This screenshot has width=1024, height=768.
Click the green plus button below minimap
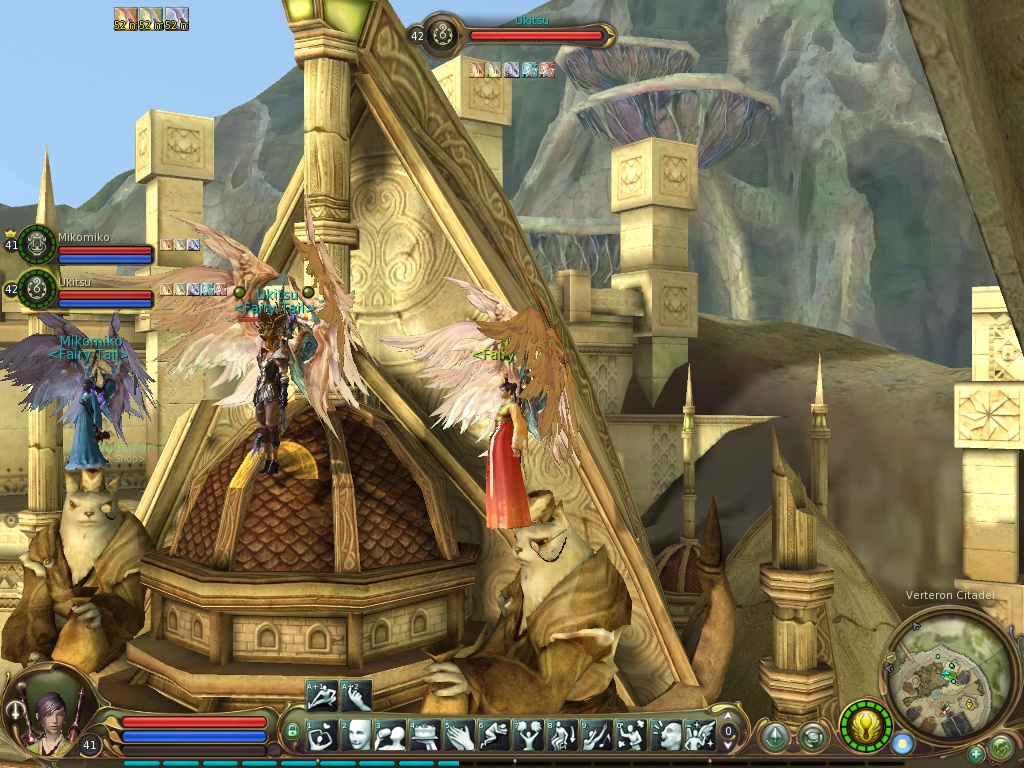pyautogui.click(x=976, y=754)
